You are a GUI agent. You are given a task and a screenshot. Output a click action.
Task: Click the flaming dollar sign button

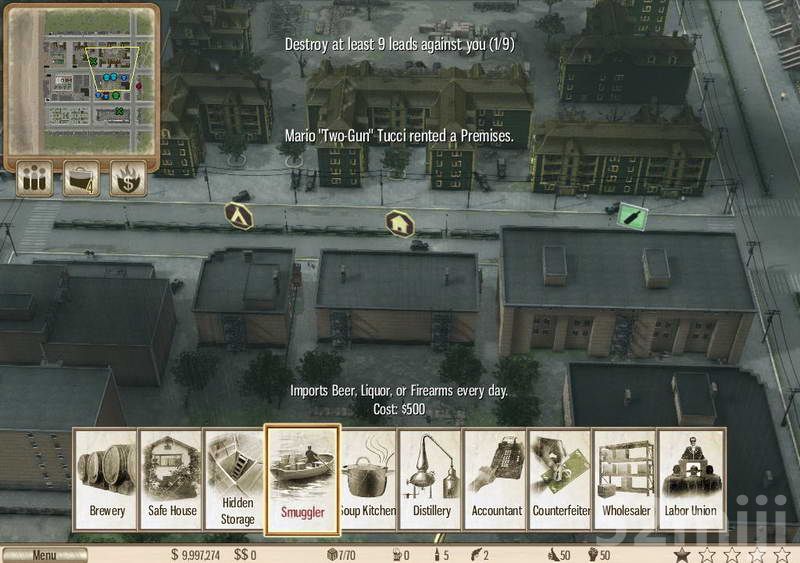[128, 180]
